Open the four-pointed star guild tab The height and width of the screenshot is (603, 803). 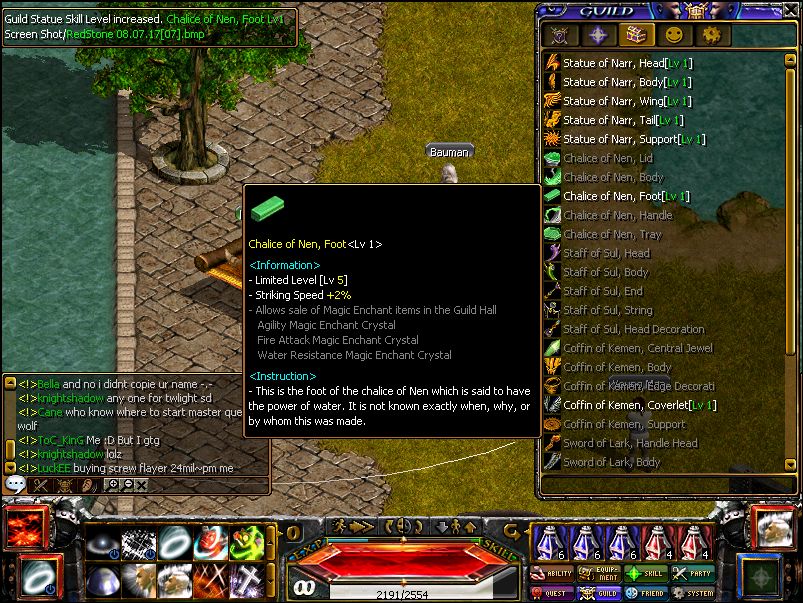pyautogui.click(x=598, y=35)
